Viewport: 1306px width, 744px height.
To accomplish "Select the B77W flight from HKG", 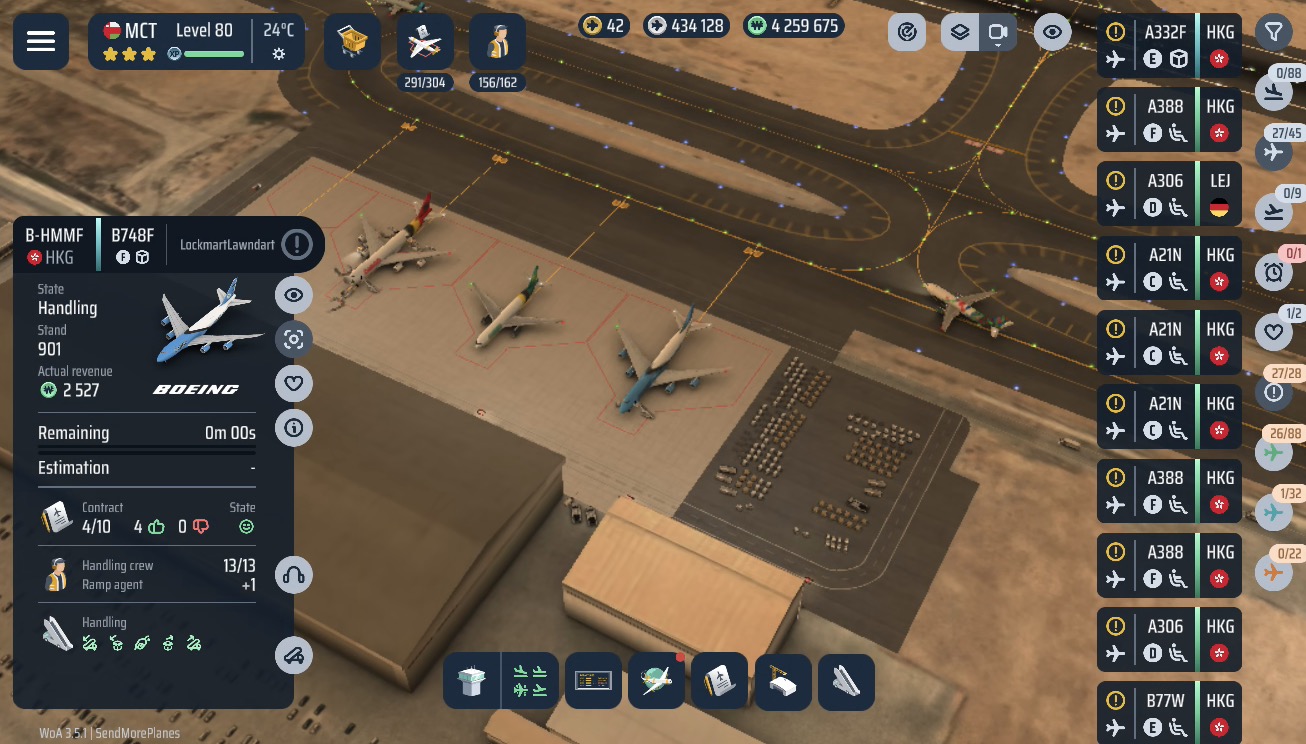I will point(1169,713).
